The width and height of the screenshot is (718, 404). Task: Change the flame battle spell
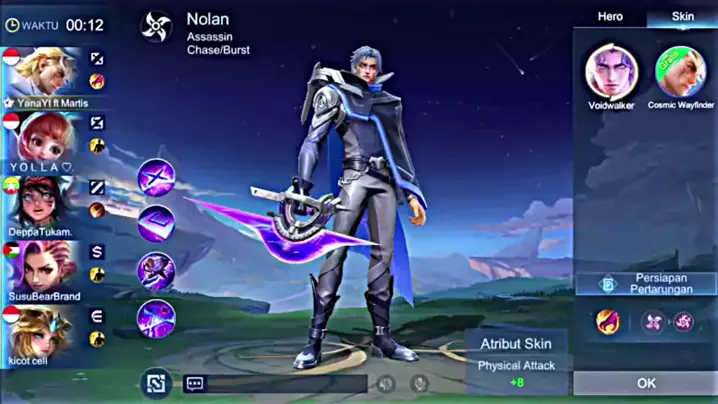coord(606,322)
